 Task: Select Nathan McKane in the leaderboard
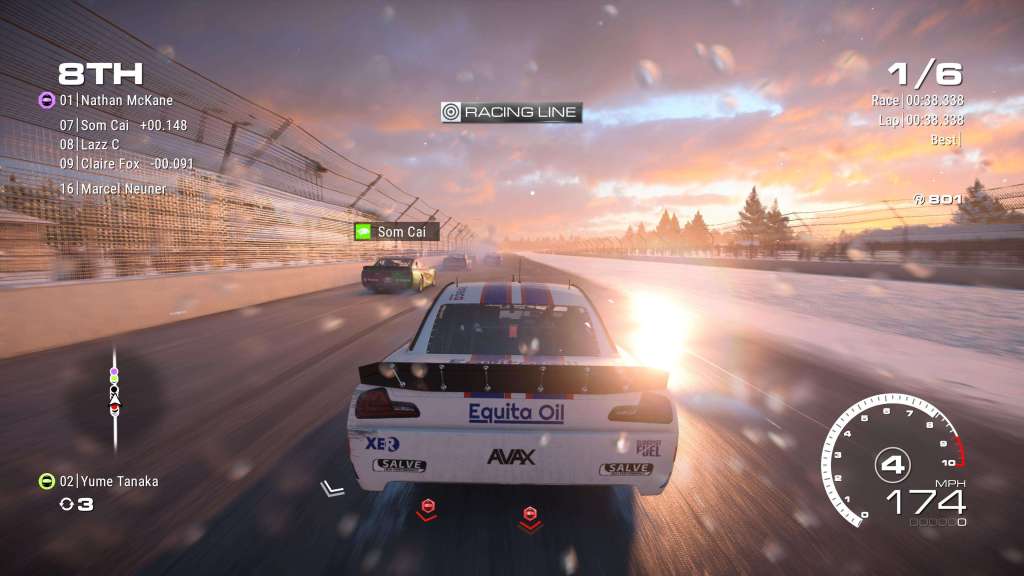[x=116, y=100]
